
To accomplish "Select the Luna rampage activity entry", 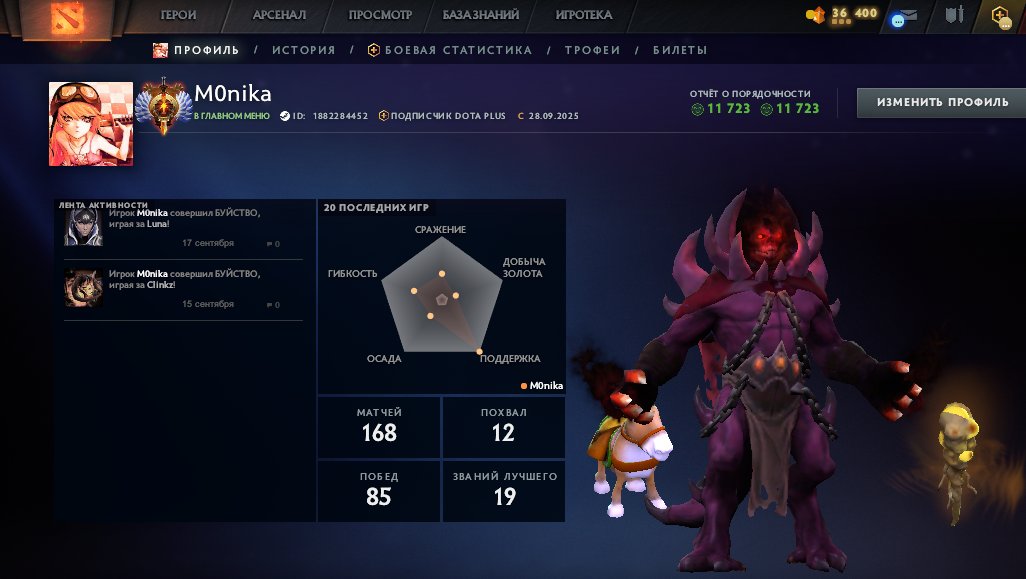I will [183, 227].
